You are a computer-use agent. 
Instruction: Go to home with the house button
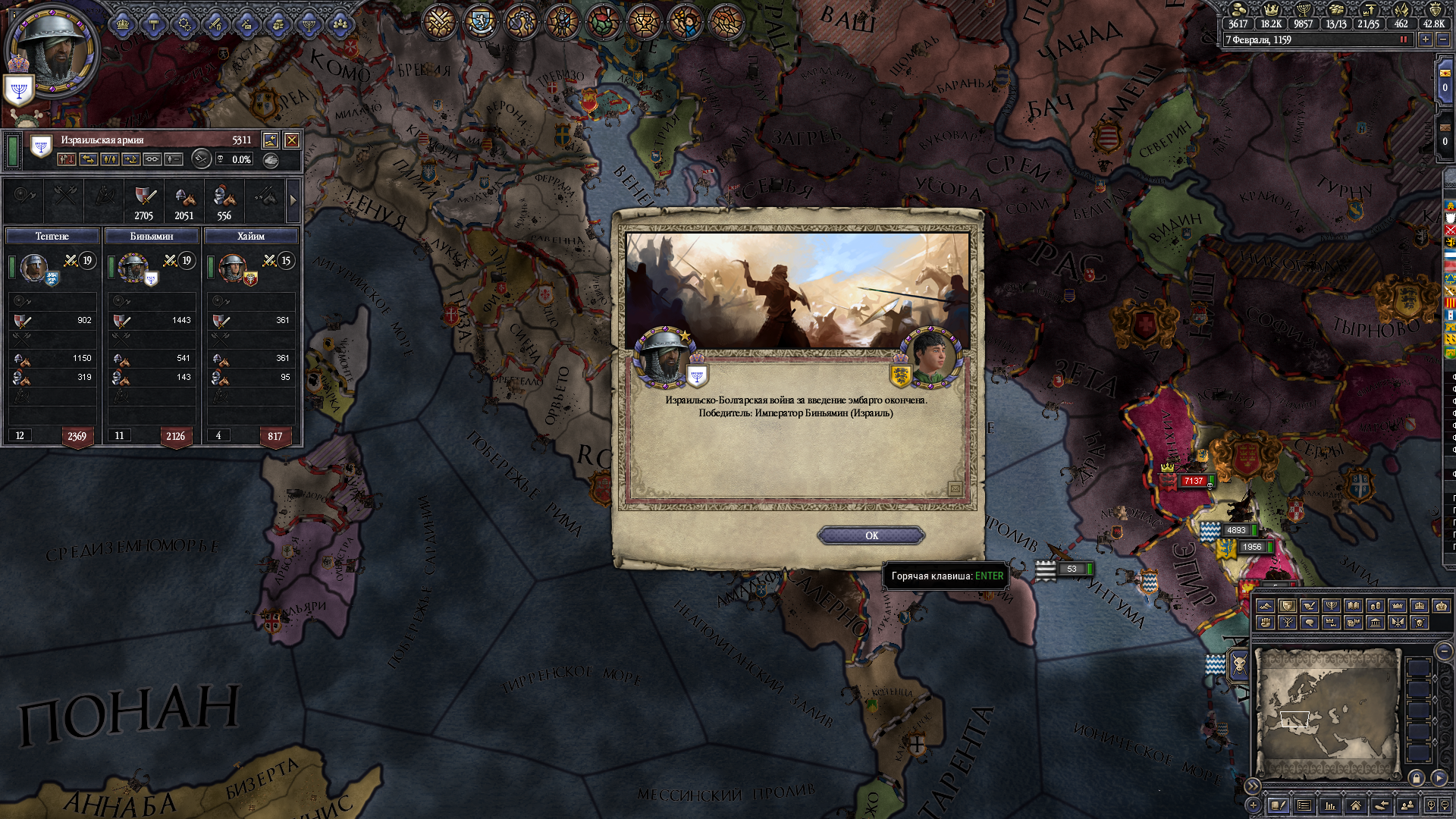point(1355,805)
